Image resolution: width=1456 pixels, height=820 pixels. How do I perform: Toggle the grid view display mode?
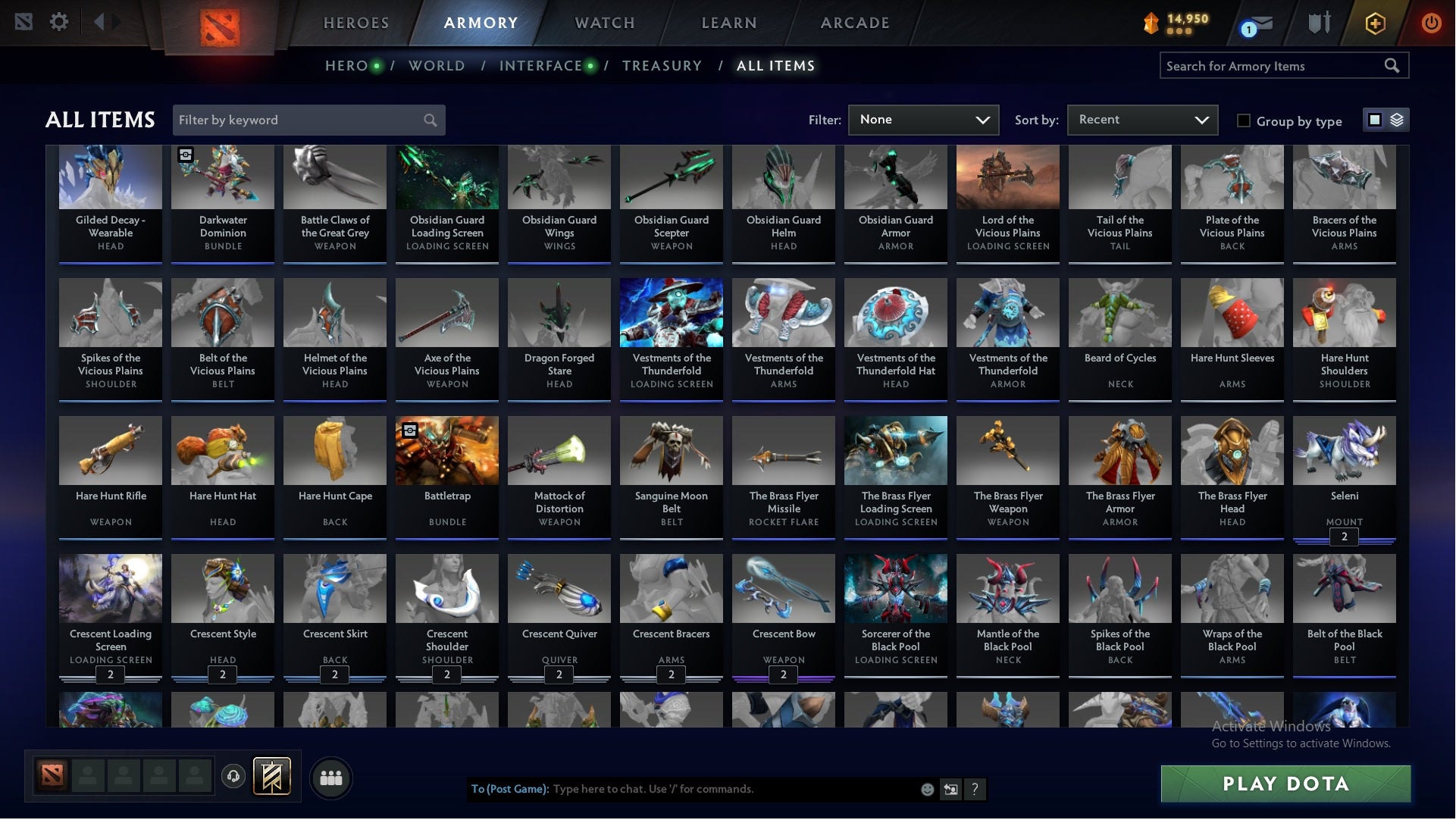click(1373, 120)
